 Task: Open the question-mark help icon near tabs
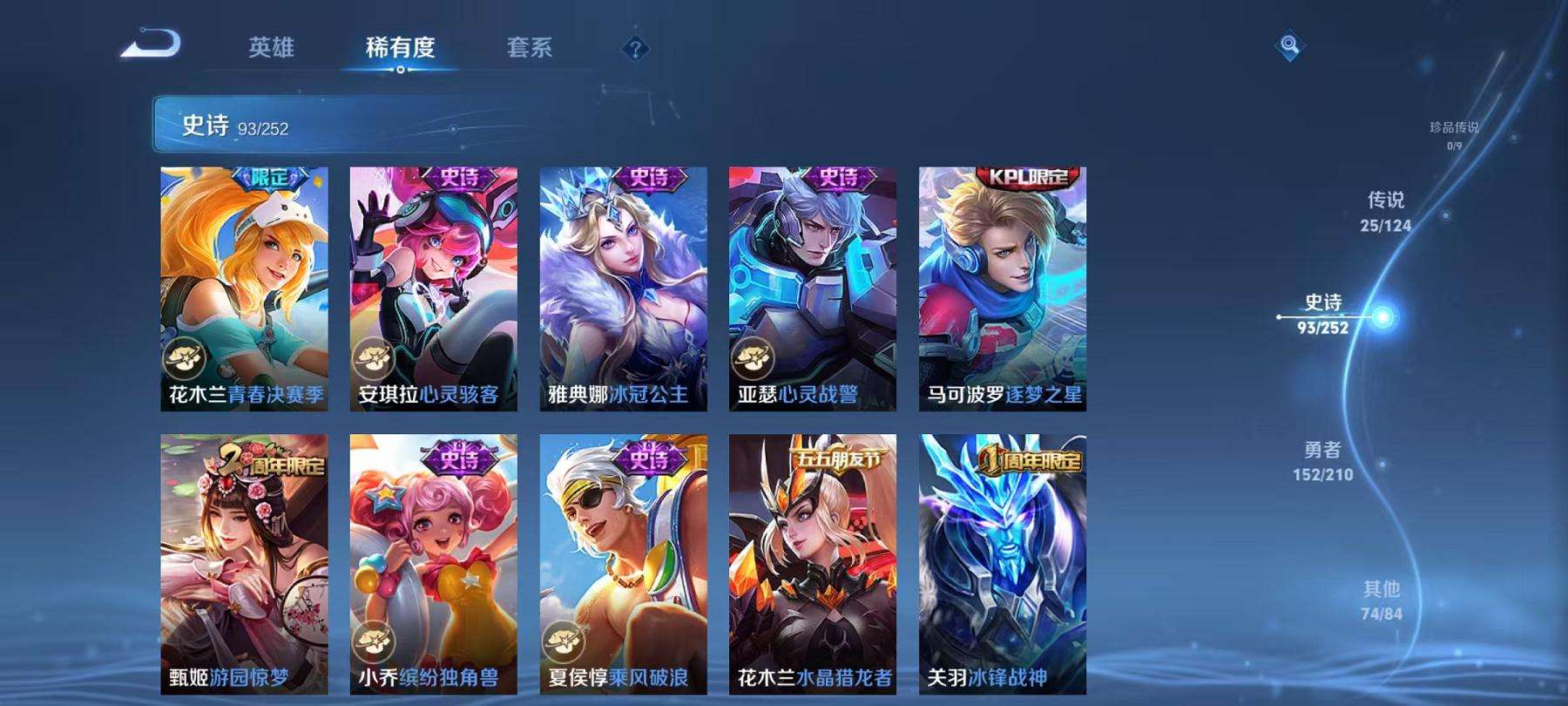(635, 50)
